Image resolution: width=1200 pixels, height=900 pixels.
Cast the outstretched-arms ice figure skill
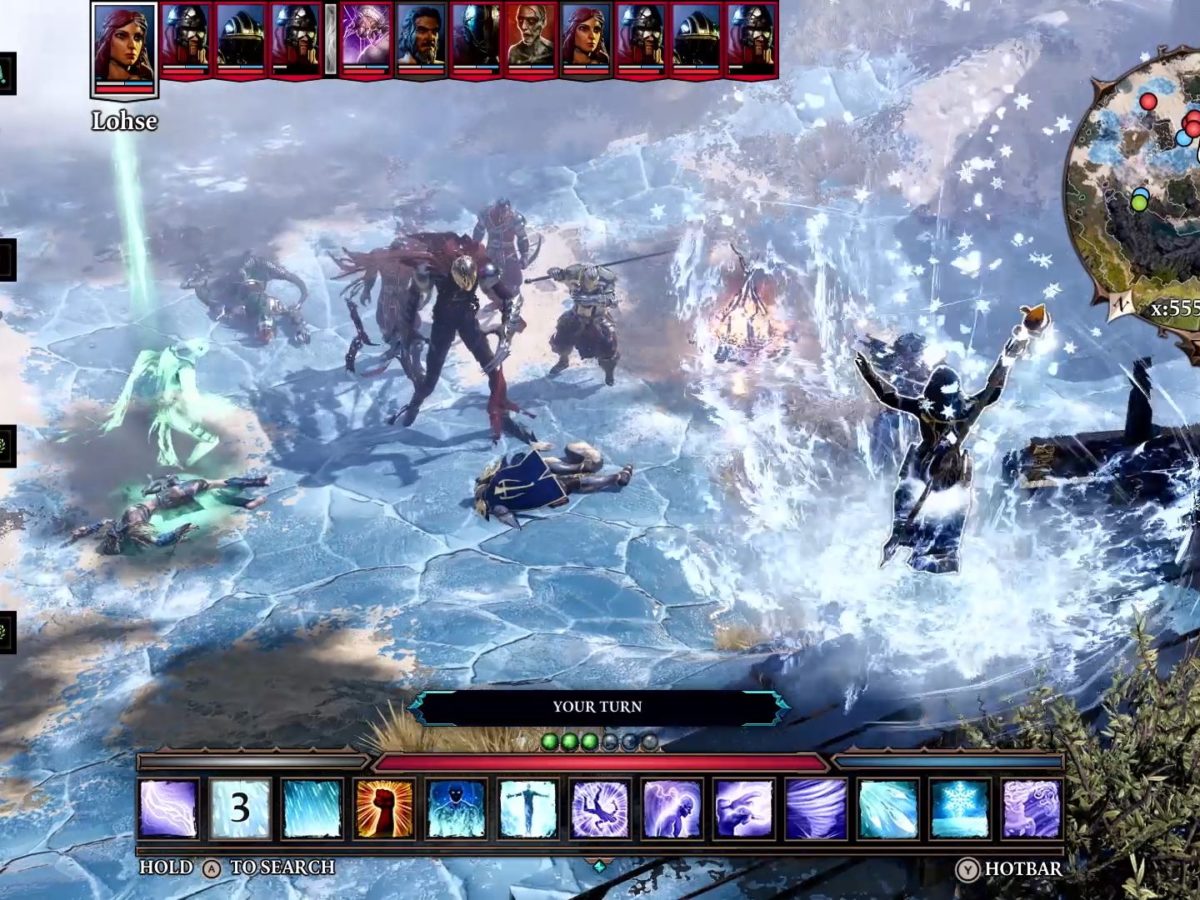[528, 808]
